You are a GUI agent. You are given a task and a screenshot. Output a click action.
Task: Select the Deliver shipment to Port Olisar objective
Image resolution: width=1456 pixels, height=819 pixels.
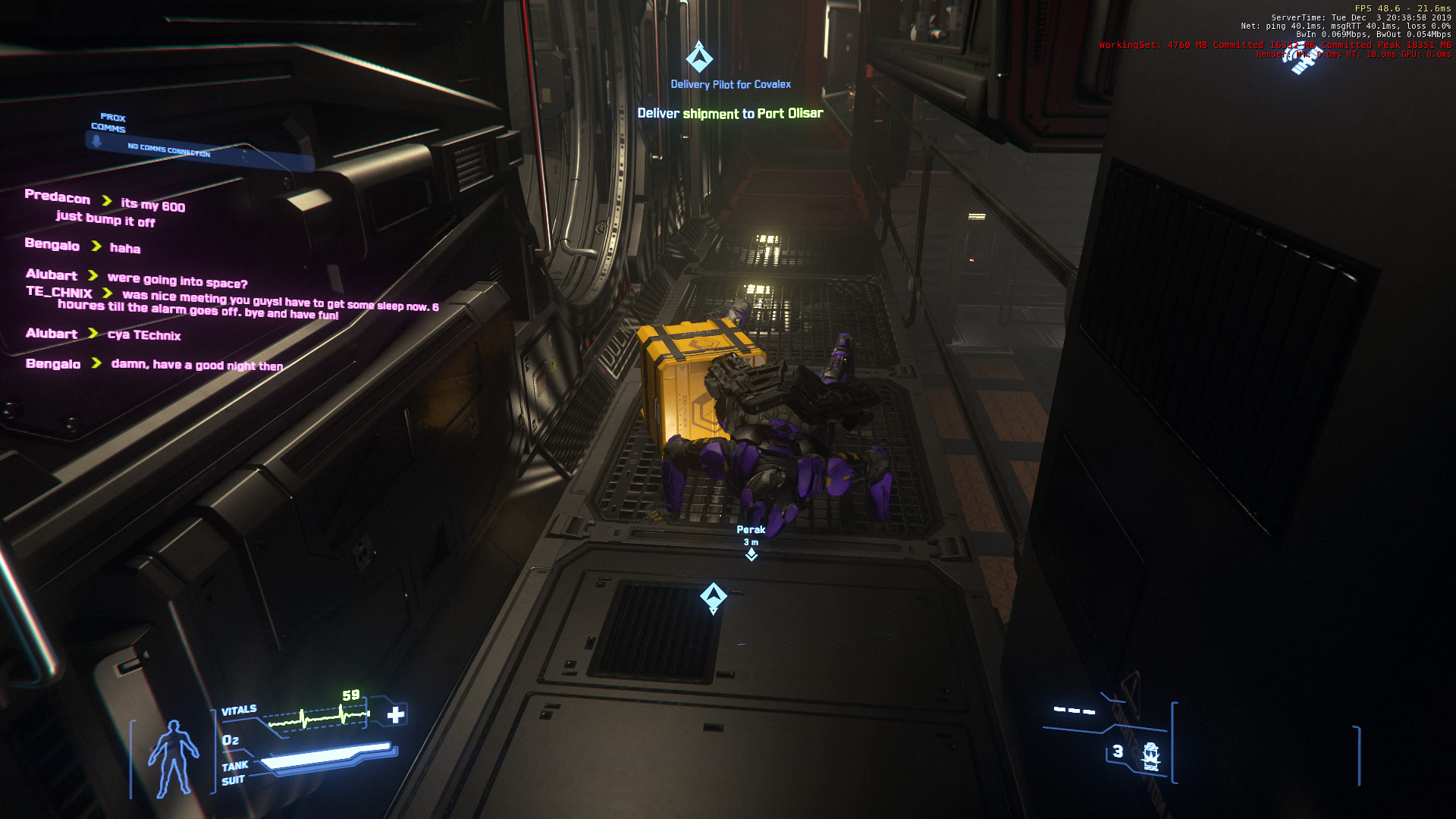(730, 114)
